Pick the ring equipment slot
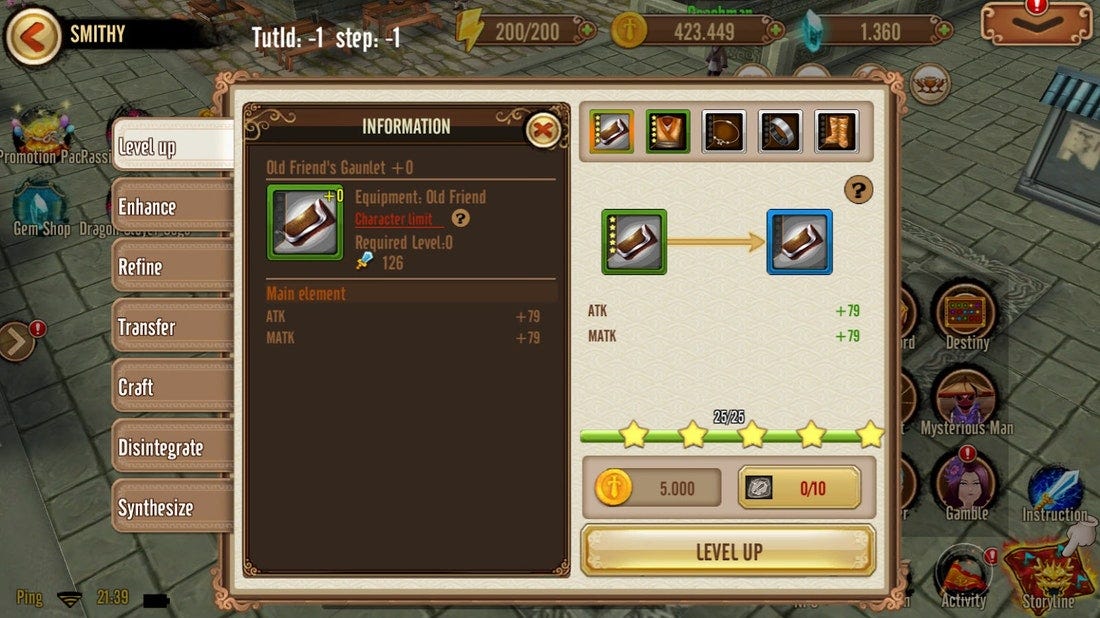 (x=780, y=132)
